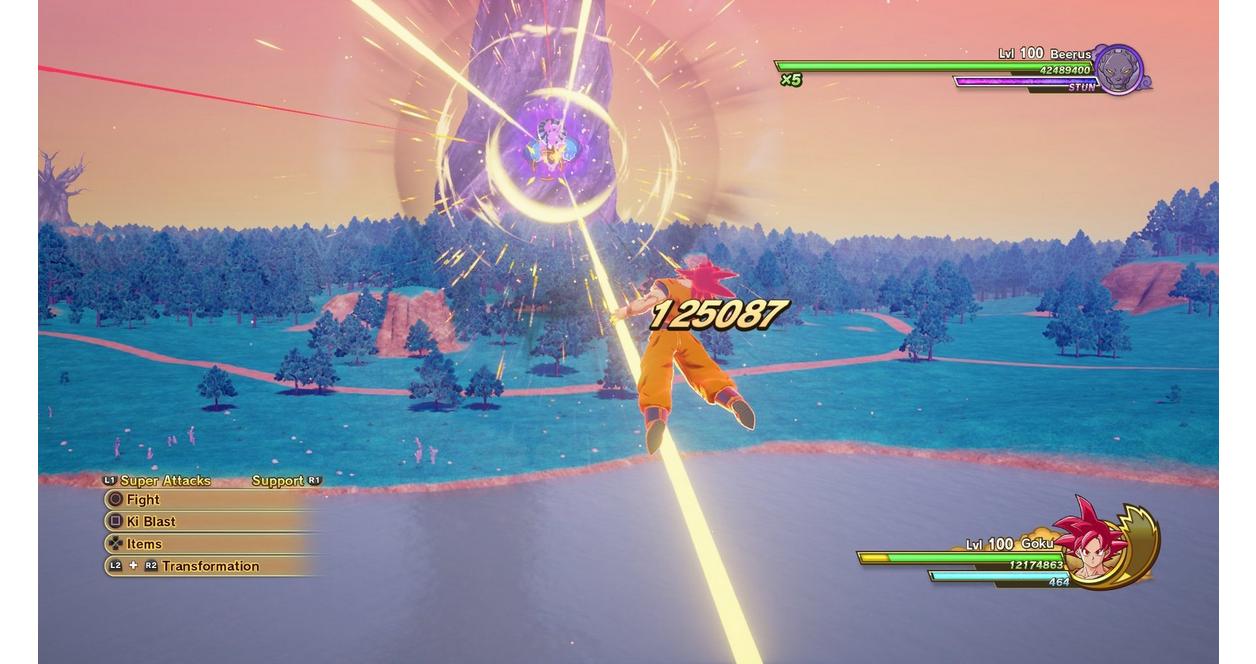Switch to the Support palette
The width and height of the screenshot is (1256, 664).
pyautogui.click(x=278, y=481)
